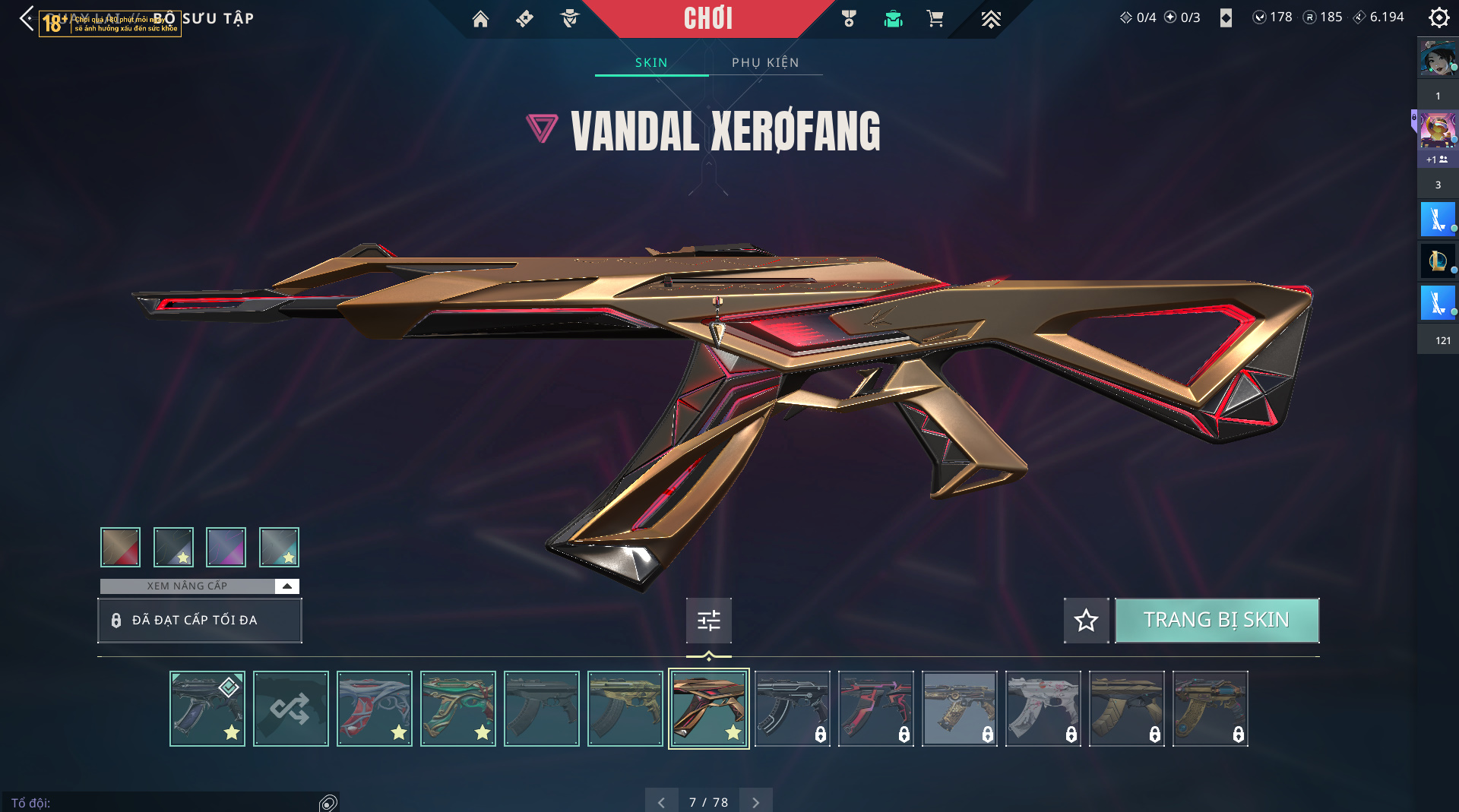Go to the home screen icon

[x=480, y=19]
